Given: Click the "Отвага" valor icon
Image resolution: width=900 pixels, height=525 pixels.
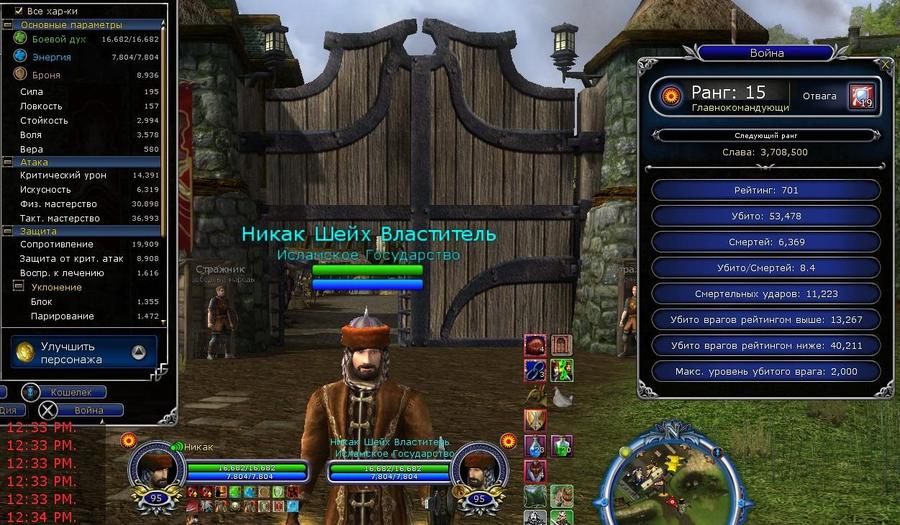Looking at the screenshot, I should [861, 96].
